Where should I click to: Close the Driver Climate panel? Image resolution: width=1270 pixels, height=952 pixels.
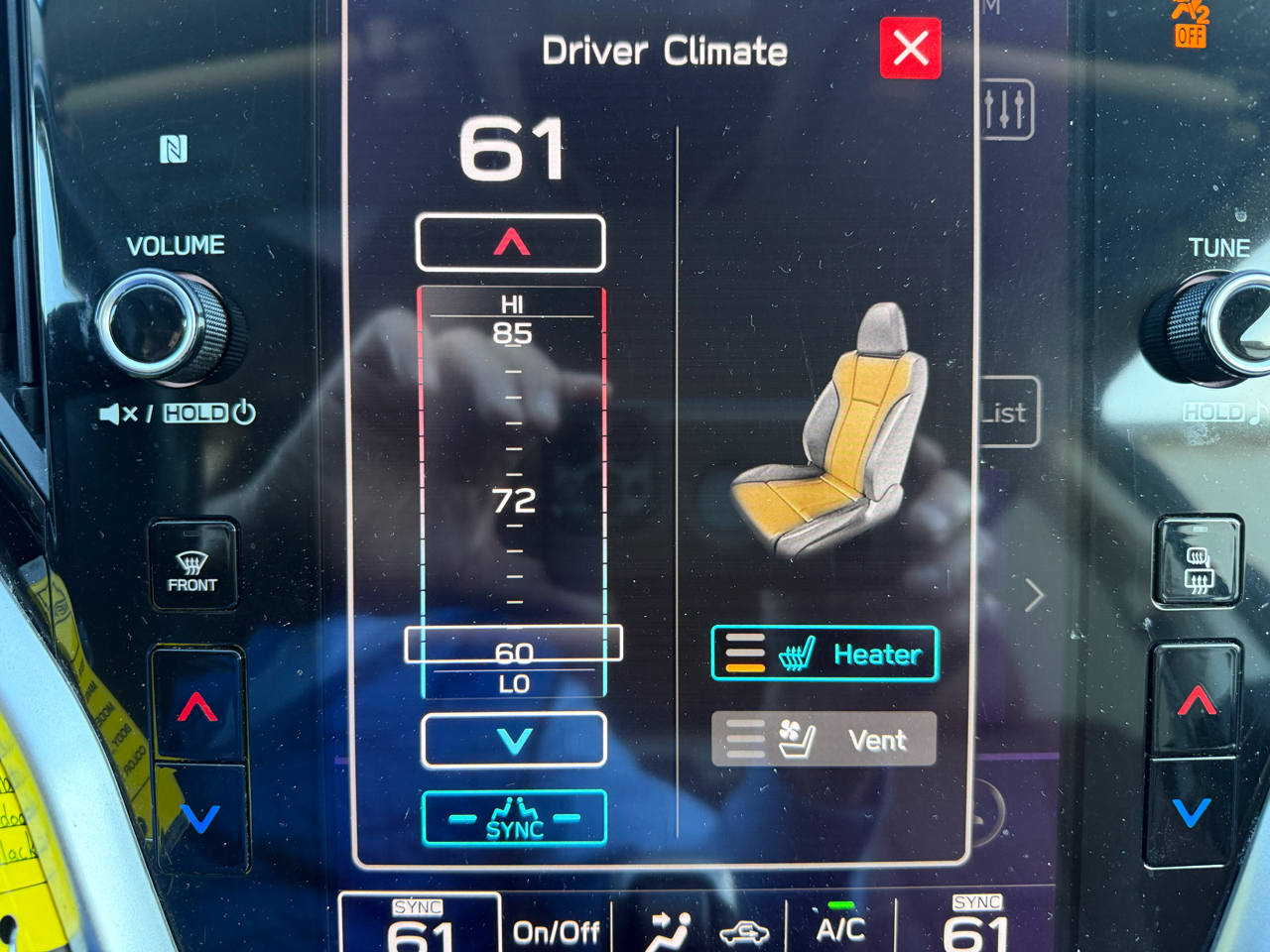click(x=910, y=48)
